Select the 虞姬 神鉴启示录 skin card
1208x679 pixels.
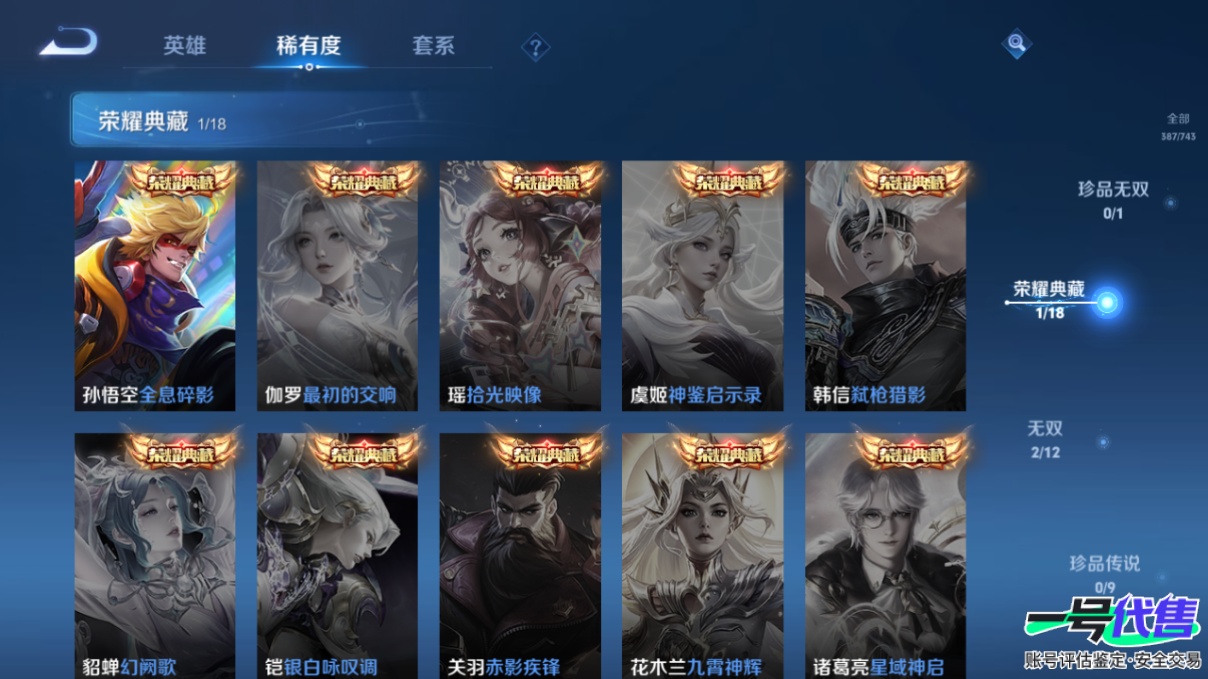(703, 286)
